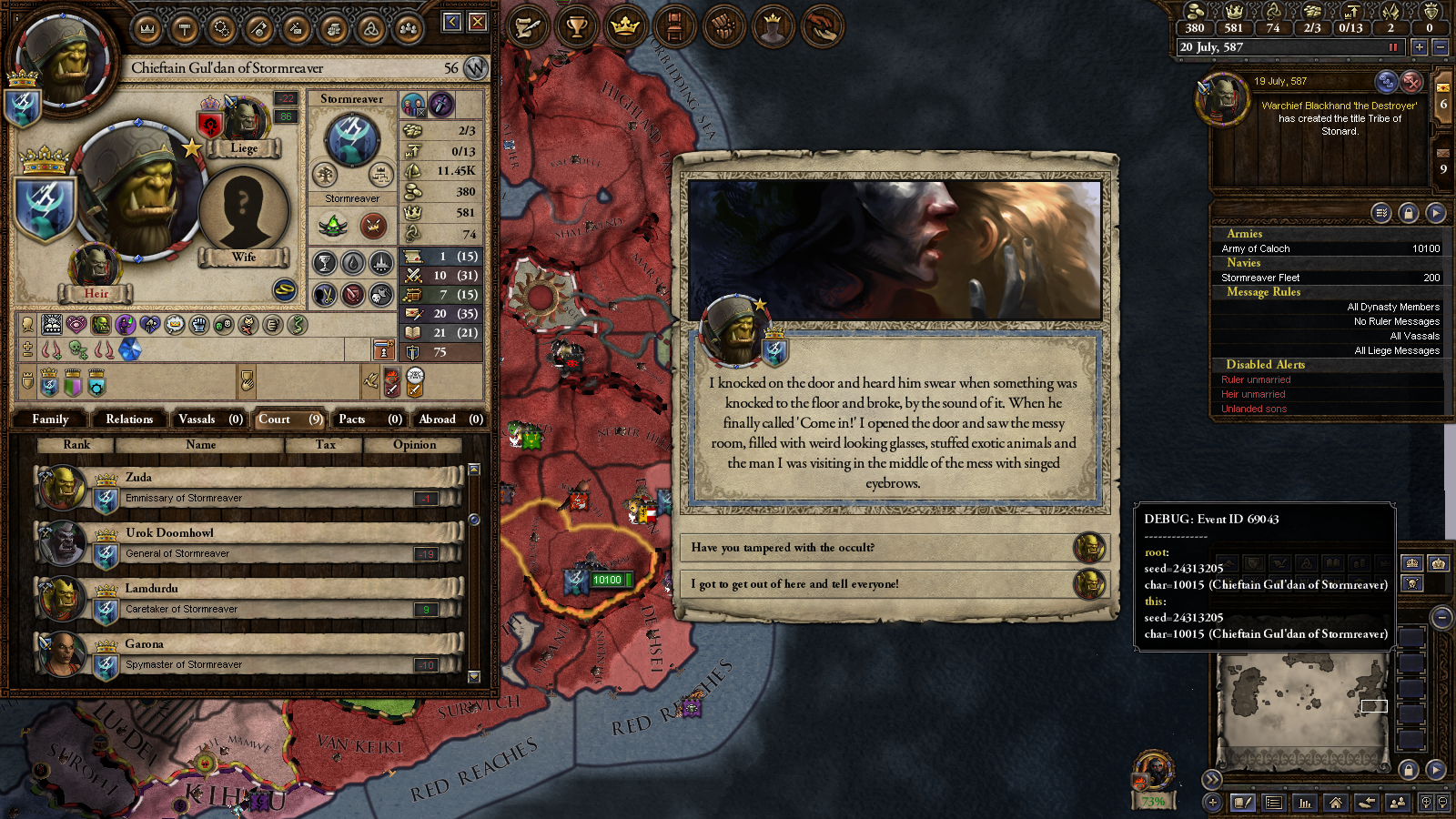View the Heir portrait

point(94,266)
